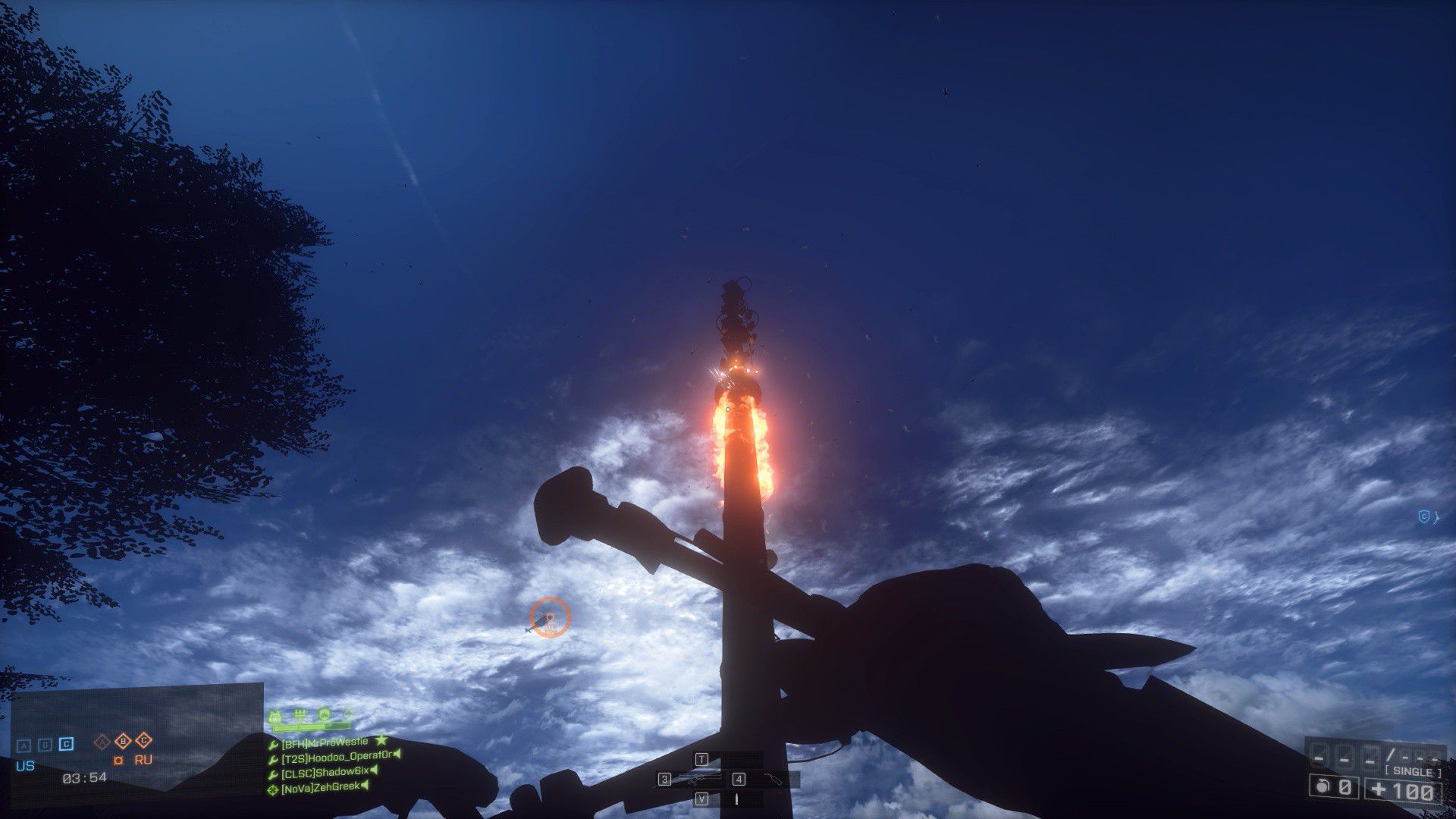This screenshot has width=1456, height=819.
Task: Select the blue US objective C flag
Action: click(x=67, y=744)
